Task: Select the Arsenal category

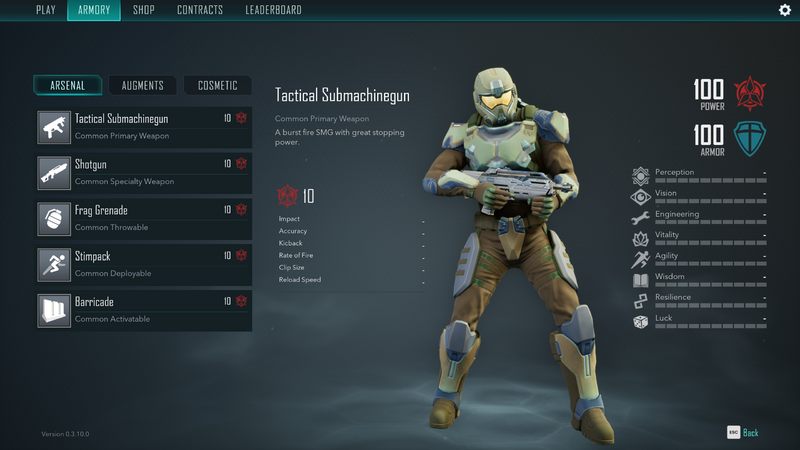Action: click(68, 86)
